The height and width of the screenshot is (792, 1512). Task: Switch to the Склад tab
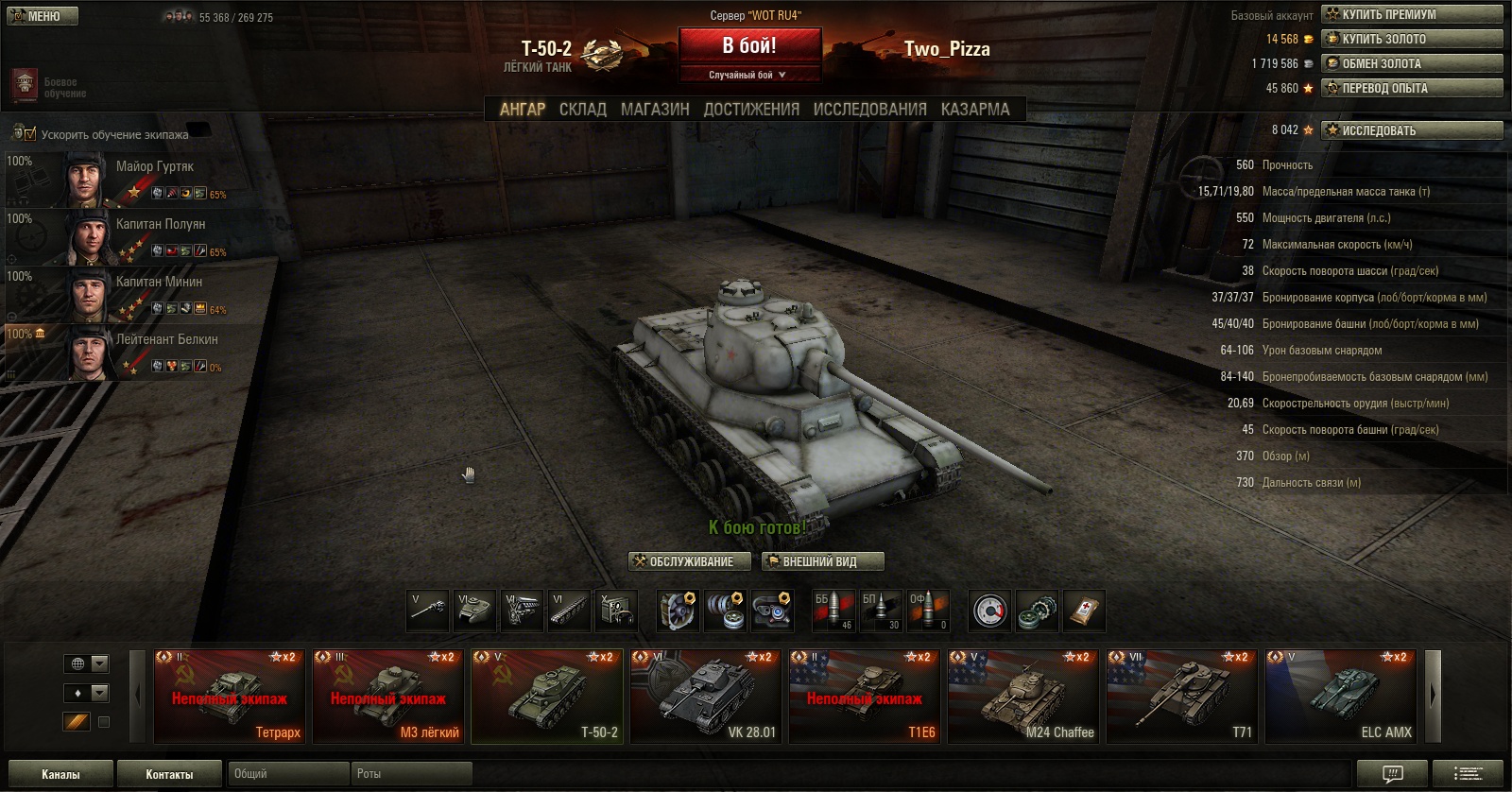(582, 109)
